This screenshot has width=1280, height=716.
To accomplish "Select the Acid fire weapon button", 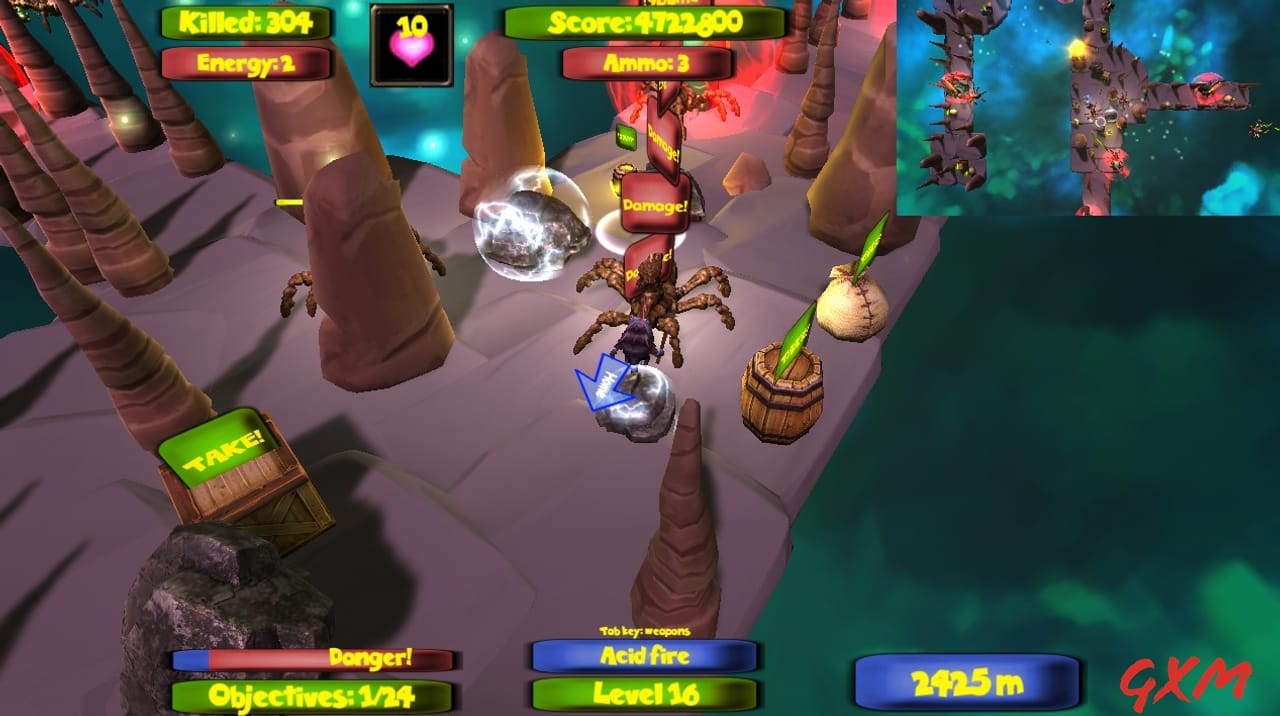I will (x=644, y=656).
